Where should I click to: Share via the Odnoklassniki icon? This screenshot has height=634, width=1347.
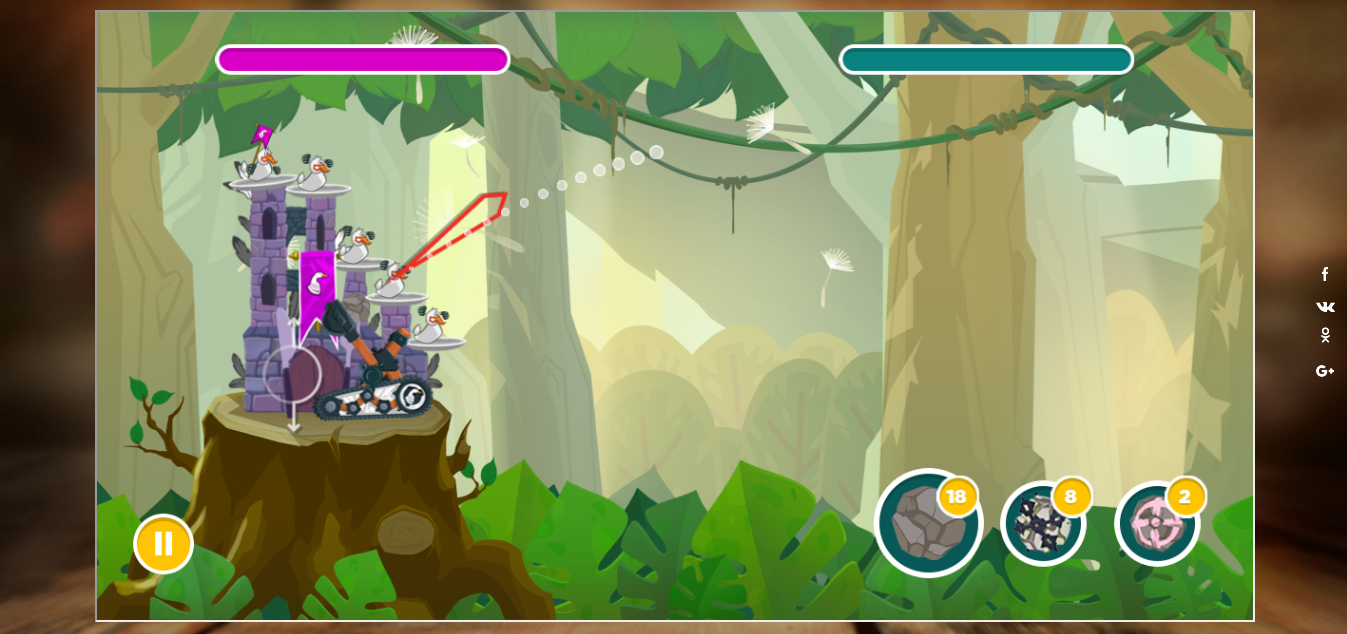(x=1325, y=335)
